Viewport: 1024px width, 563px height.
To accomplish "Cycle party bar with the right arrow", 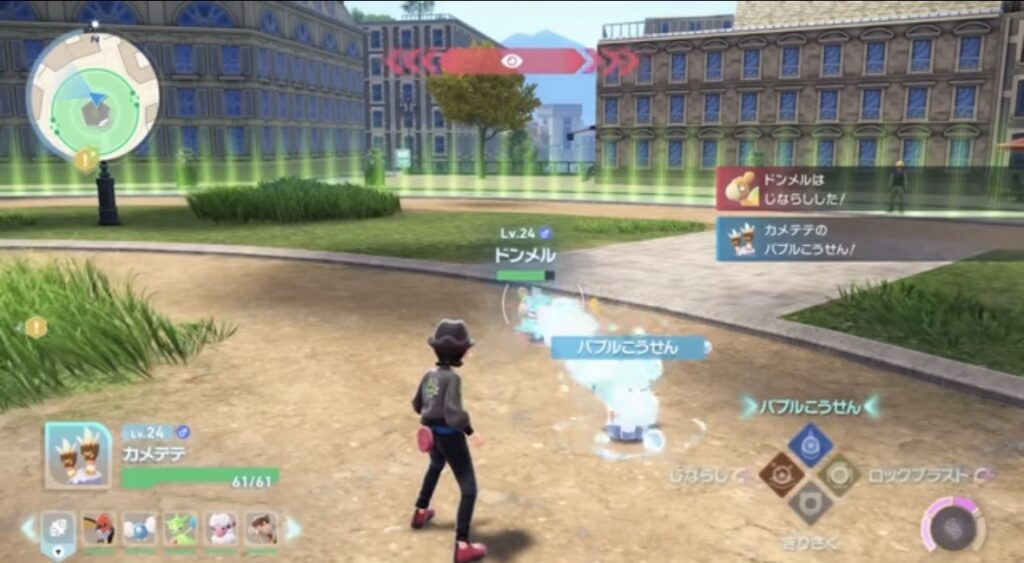I will [x=293, y=528].
